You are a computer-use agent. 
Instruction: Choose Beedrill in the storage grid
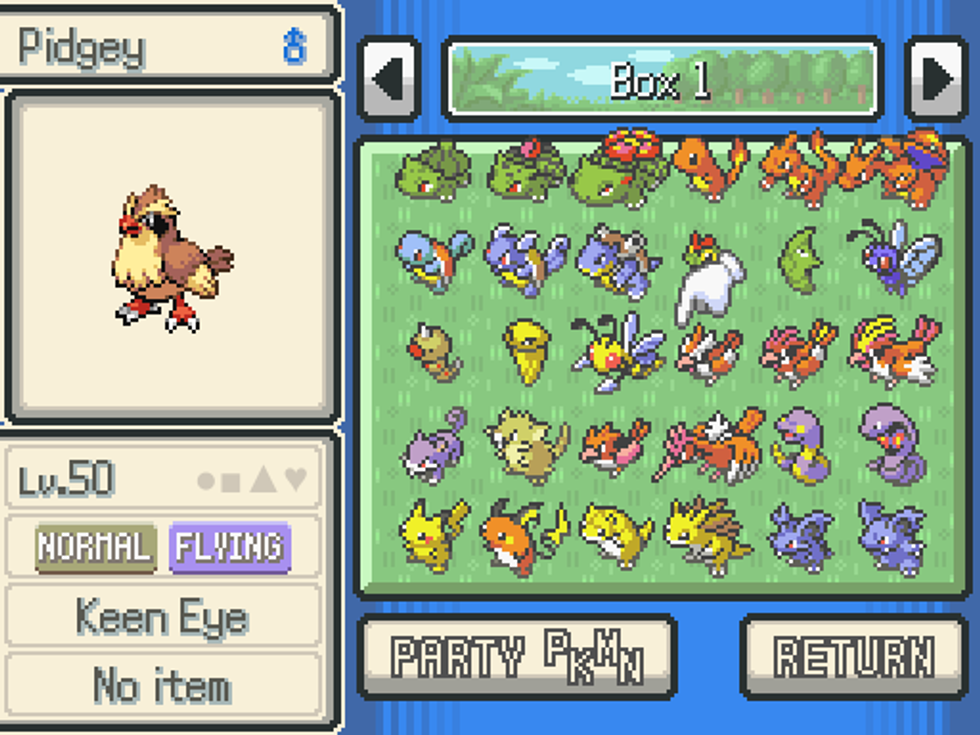coord(617,350)
